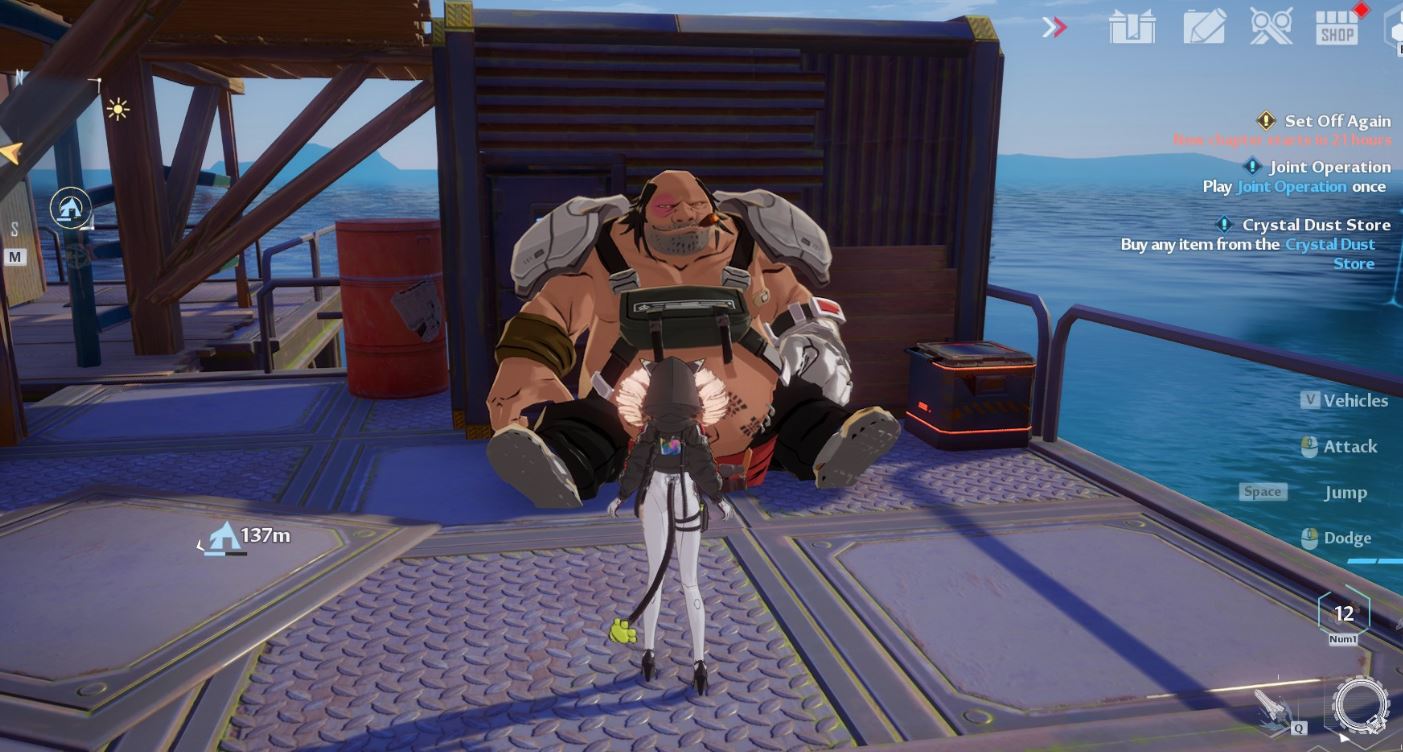Open the SHOP with red notification

[1337, 27]
